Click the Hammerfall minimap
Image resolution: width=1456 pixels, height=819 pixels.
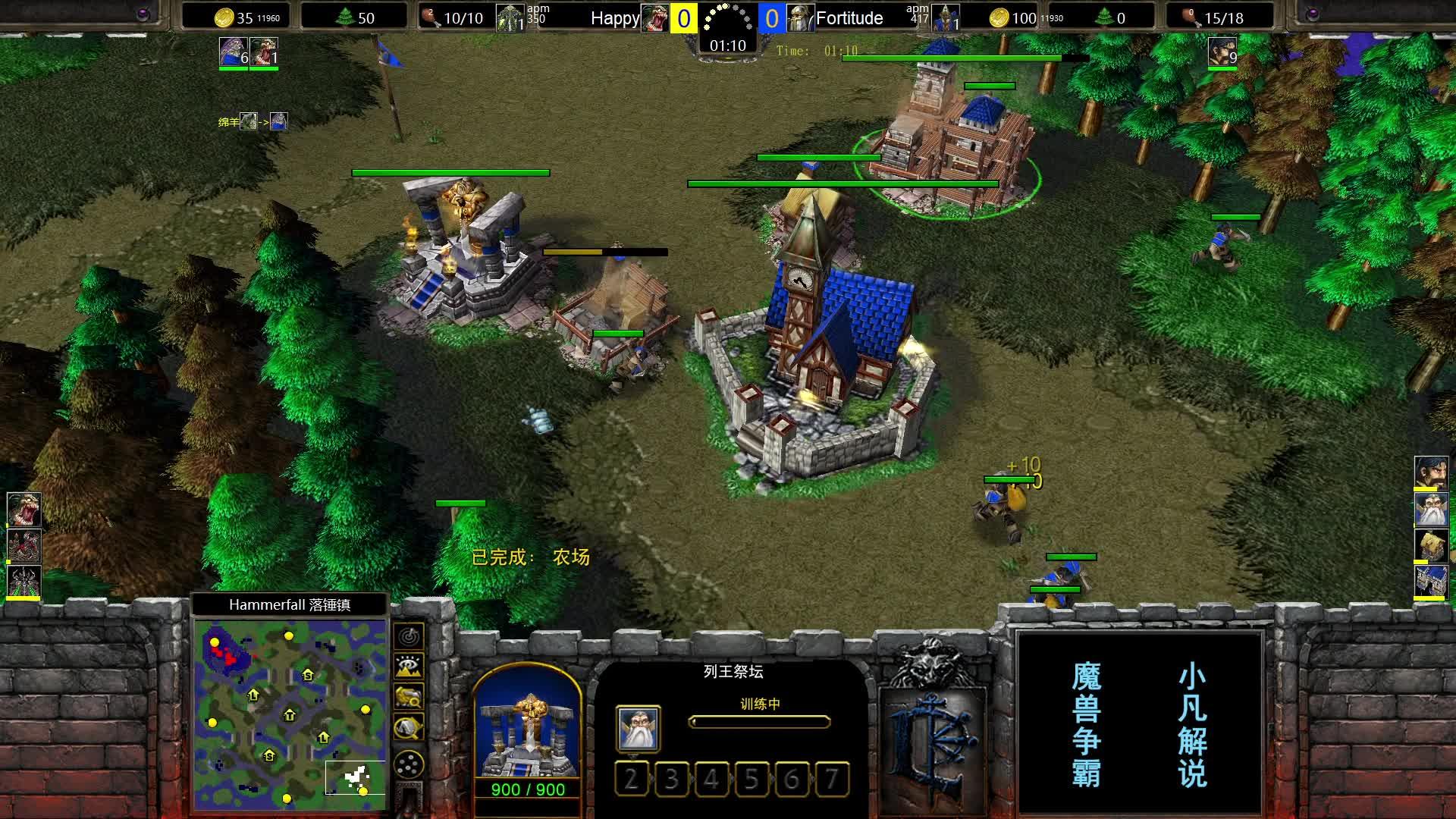290,714
